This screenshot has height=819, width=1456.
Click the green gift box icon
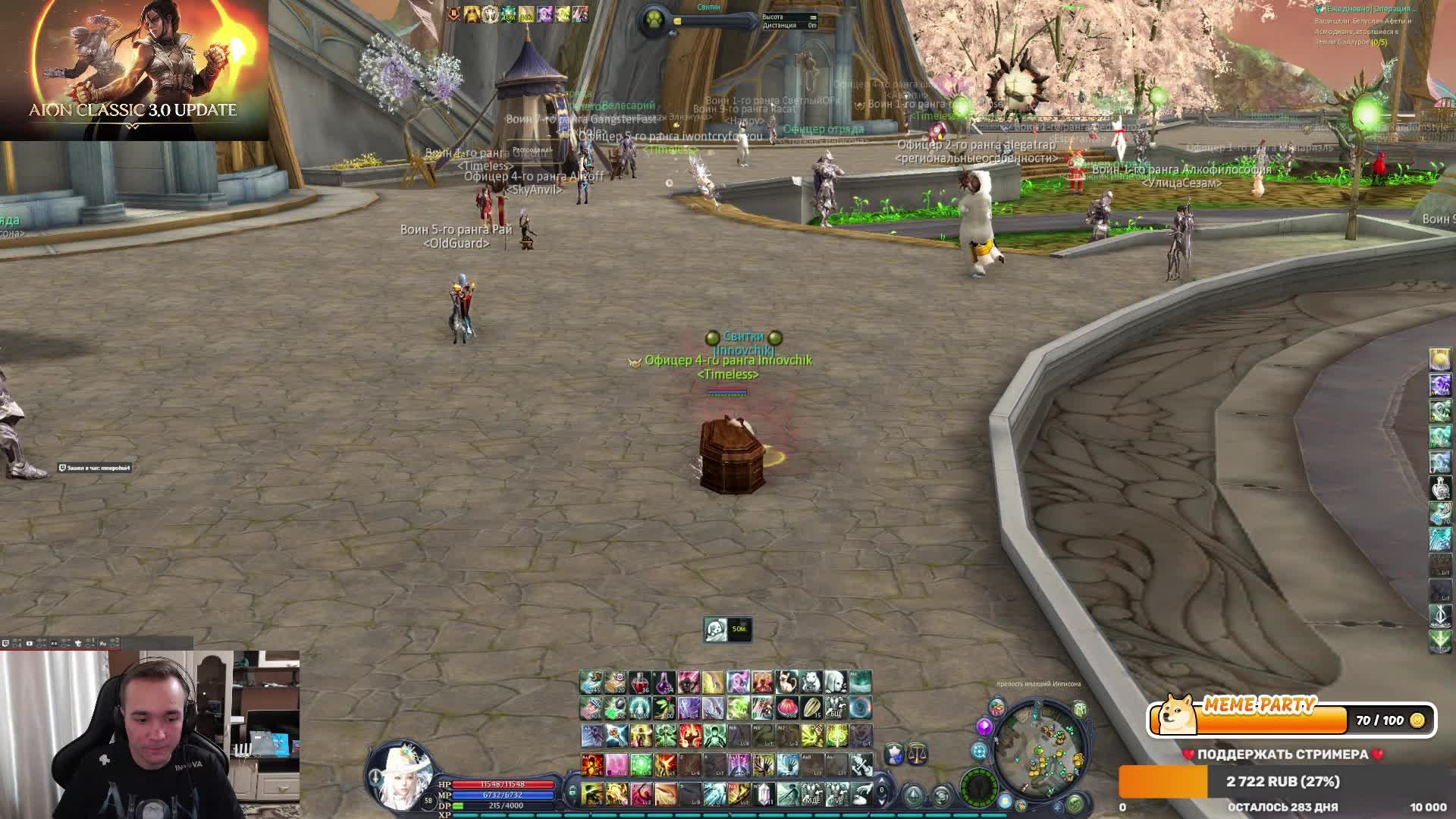pos(1080,711)
